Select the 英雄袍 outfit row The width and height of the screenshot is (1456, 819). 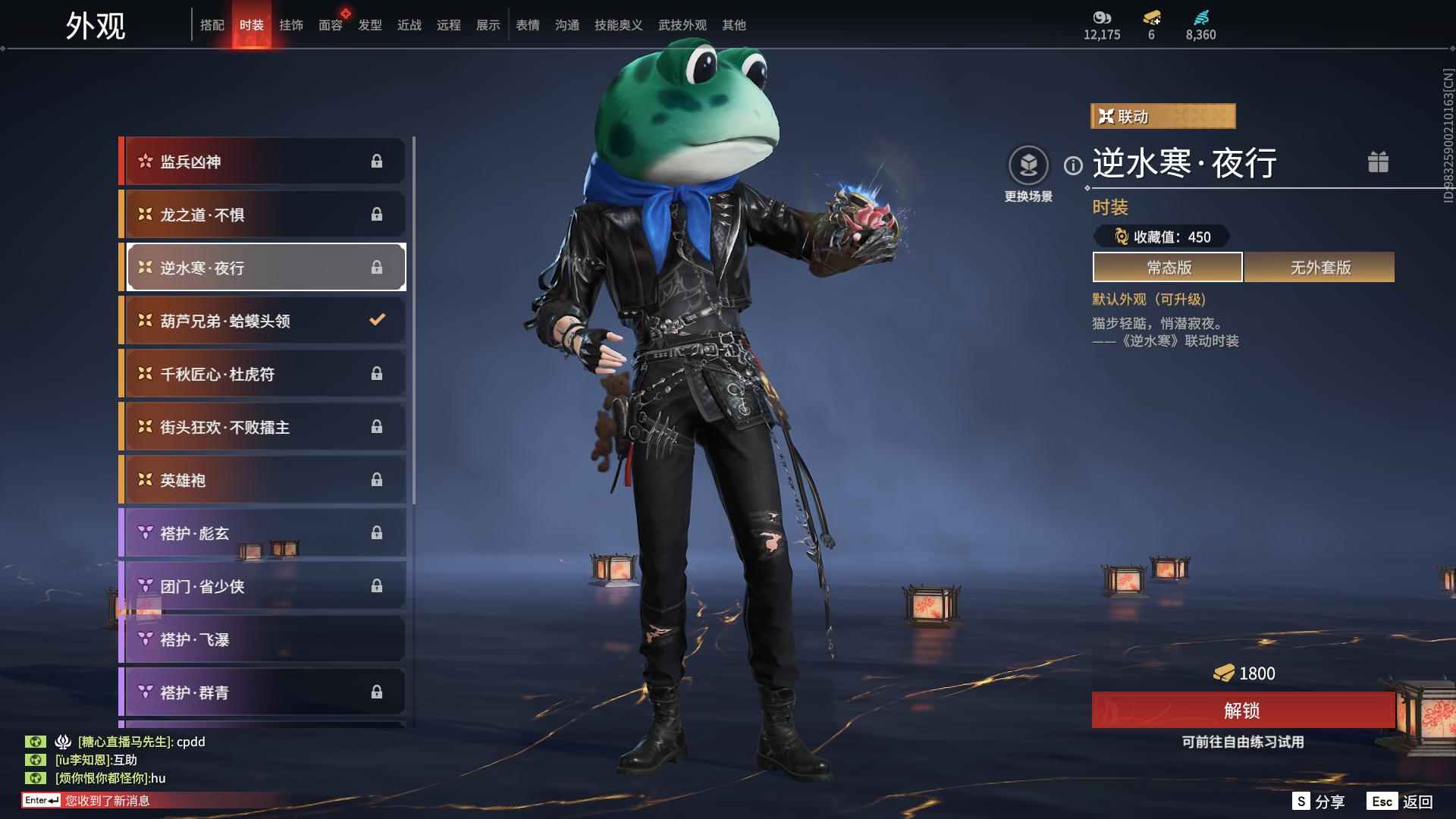pos(262,480)
